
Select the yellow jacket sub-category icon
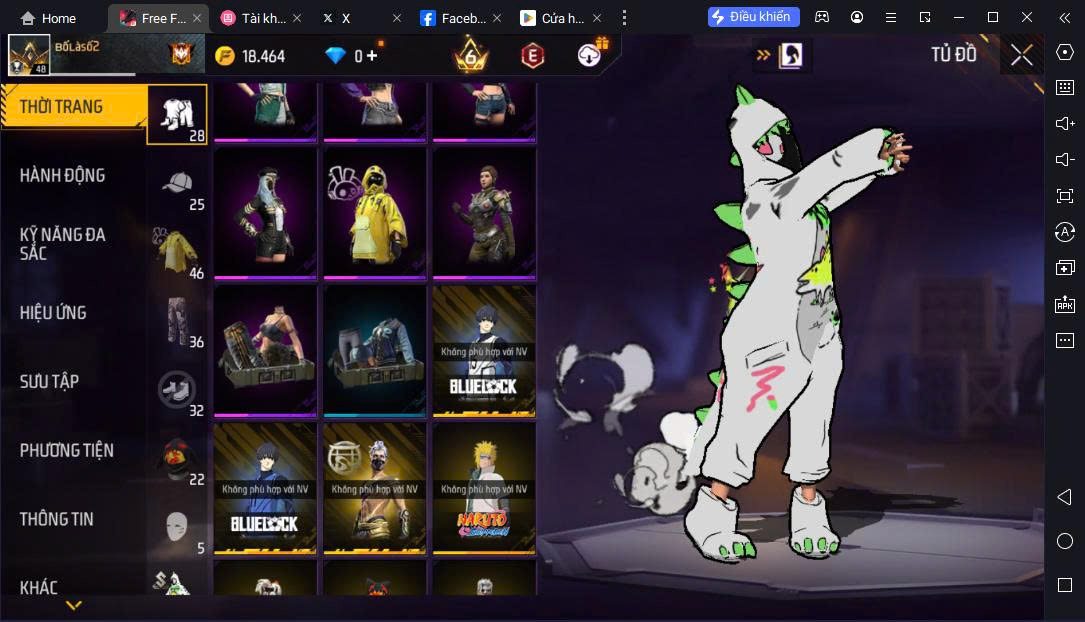click(178, 252)
